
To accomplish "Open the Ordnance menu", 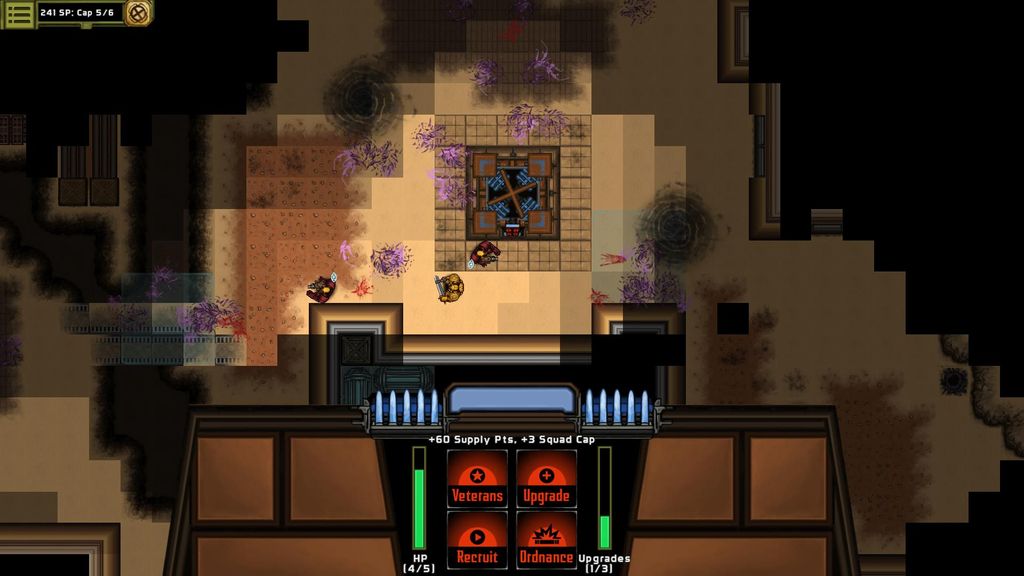I will tap(546, 541).
